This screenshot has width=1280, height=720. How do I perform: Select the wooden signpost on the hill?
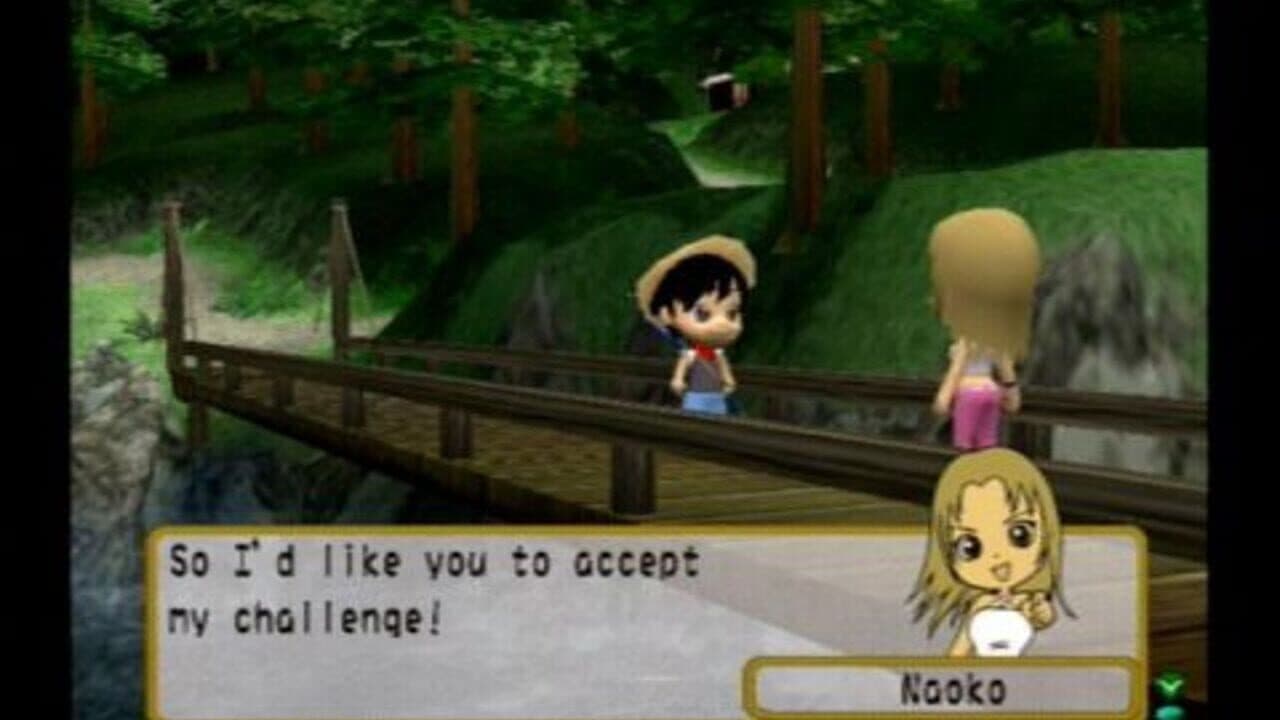pos(722,90)
